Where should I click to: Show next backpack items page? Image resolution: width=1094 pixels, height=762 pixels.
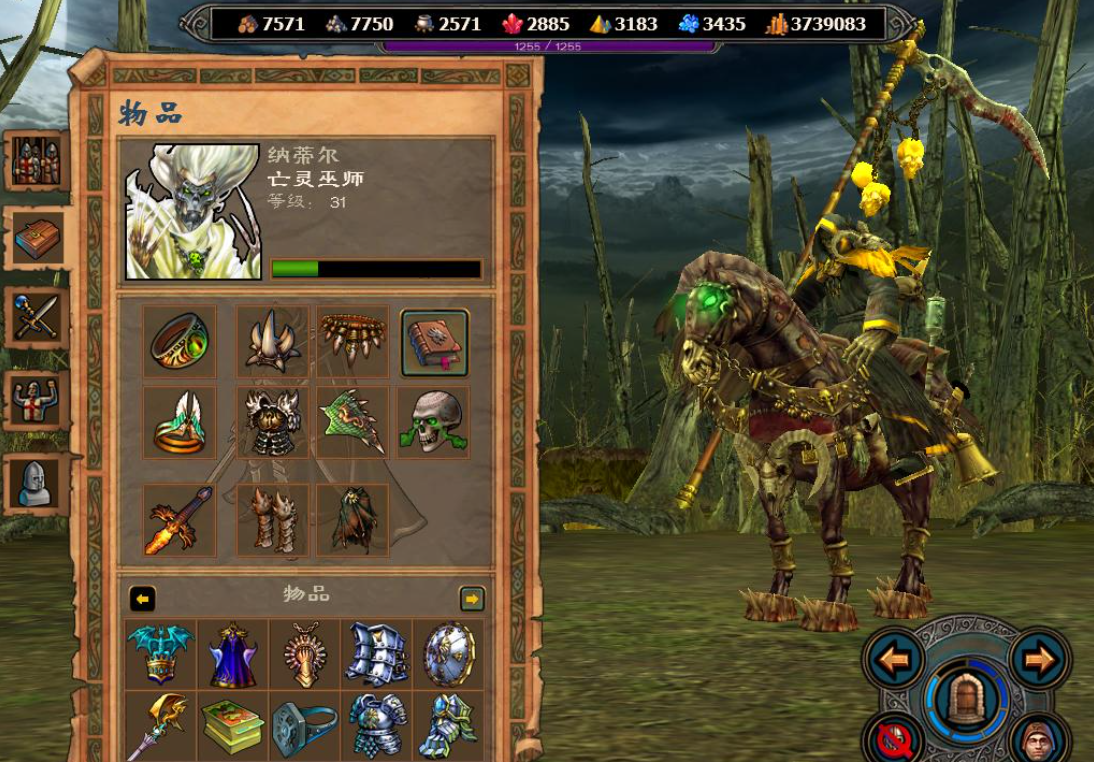pyautogui.click(x=472, y=599)
